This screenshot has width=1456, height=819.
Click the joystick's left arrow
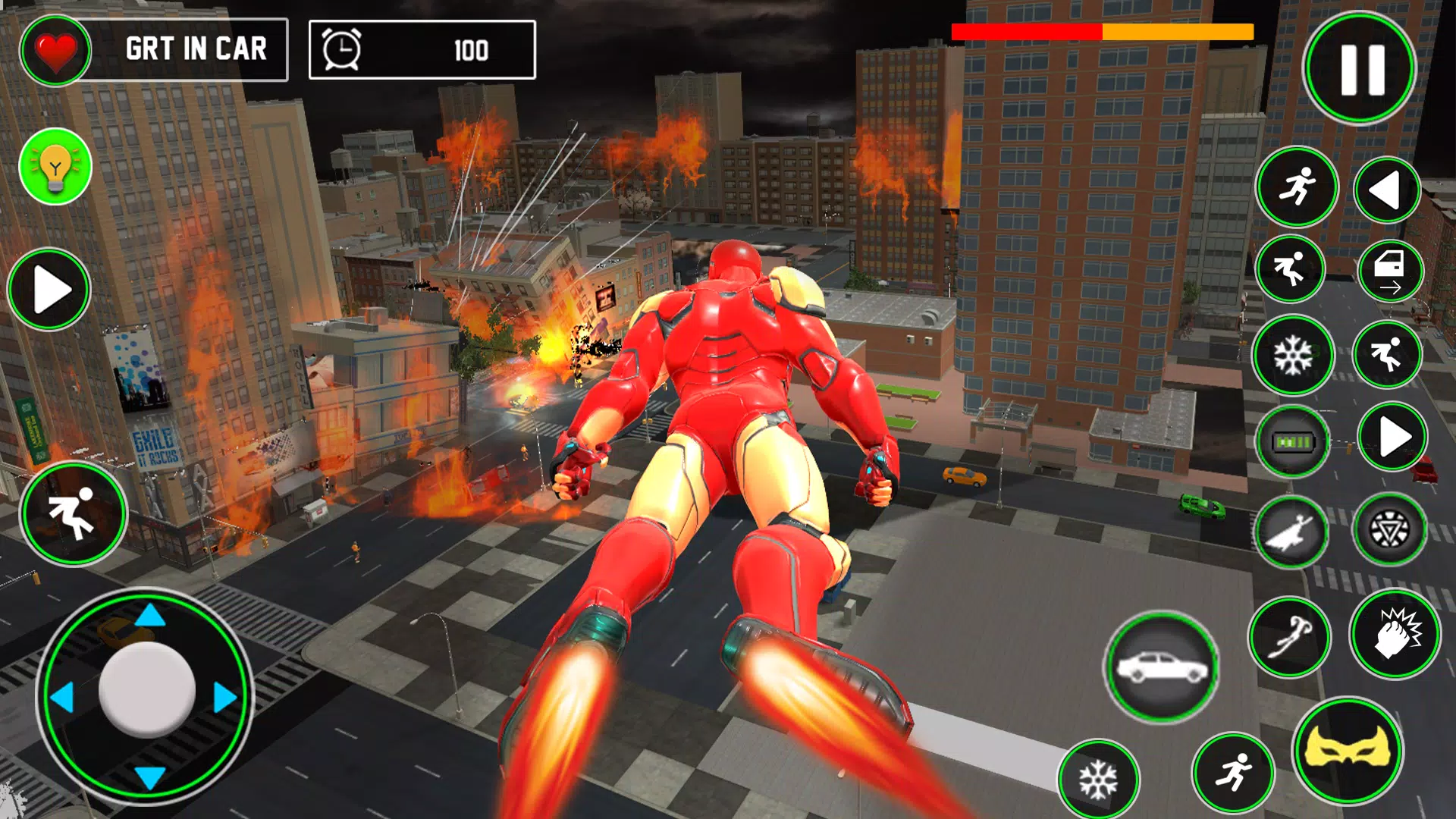(62, 697)
